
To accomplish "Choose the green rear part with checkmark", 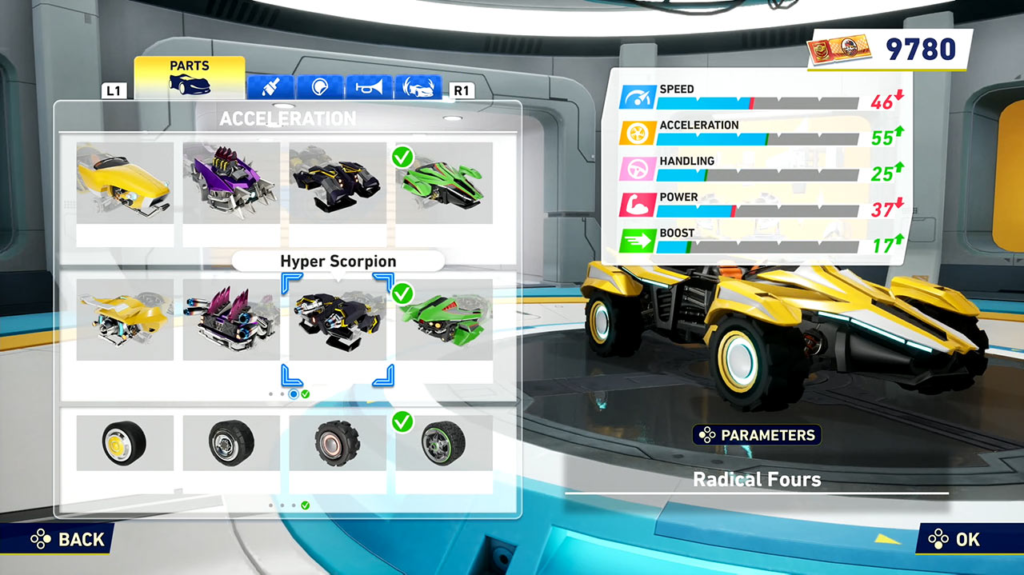I will (x=443, y=320).
